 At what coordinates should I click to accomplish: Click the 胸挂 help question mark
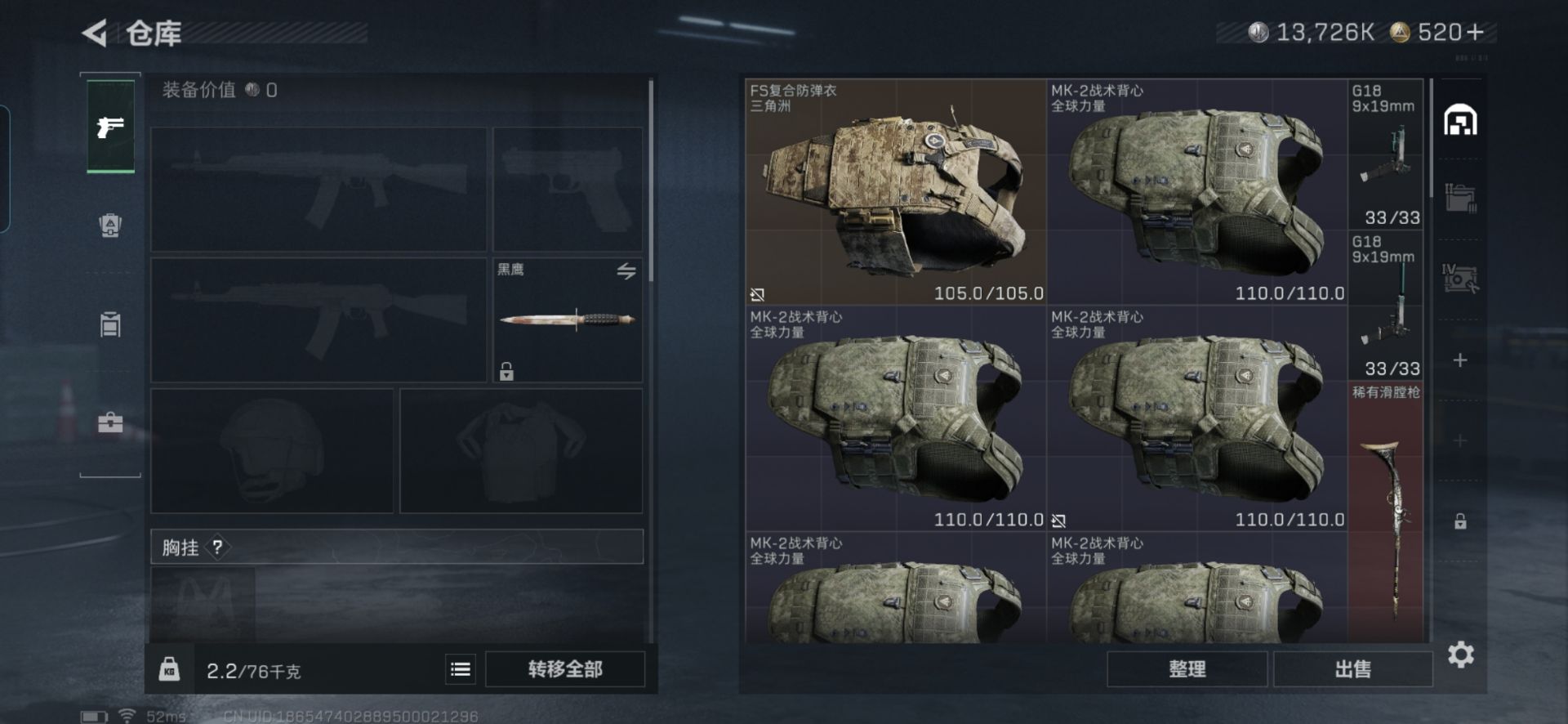tap(217, 547)
